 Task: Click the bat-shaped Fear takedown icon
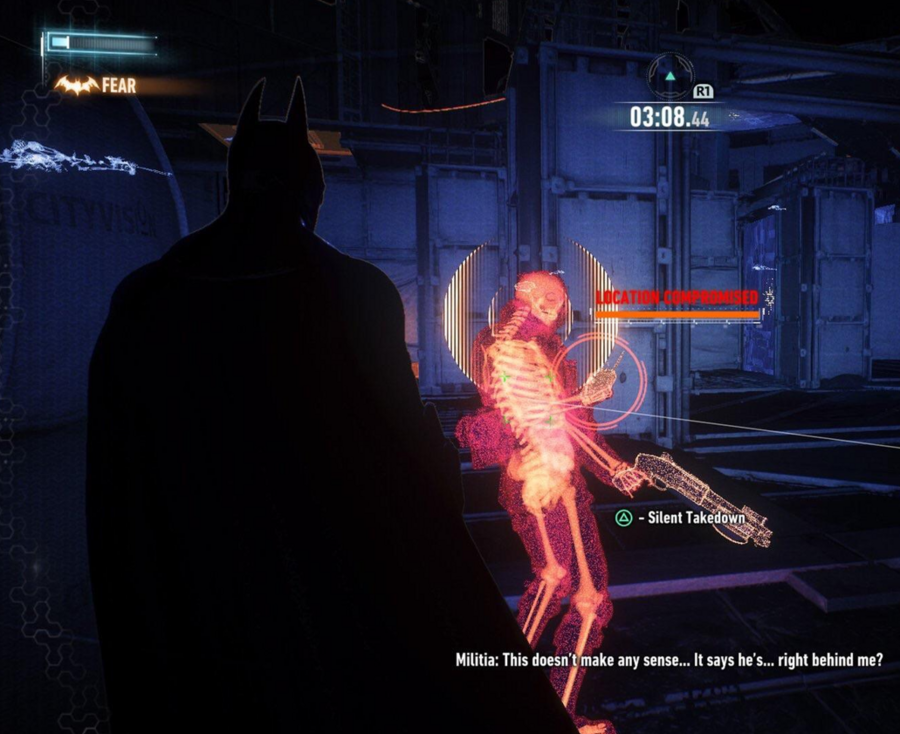coord(75,86)
